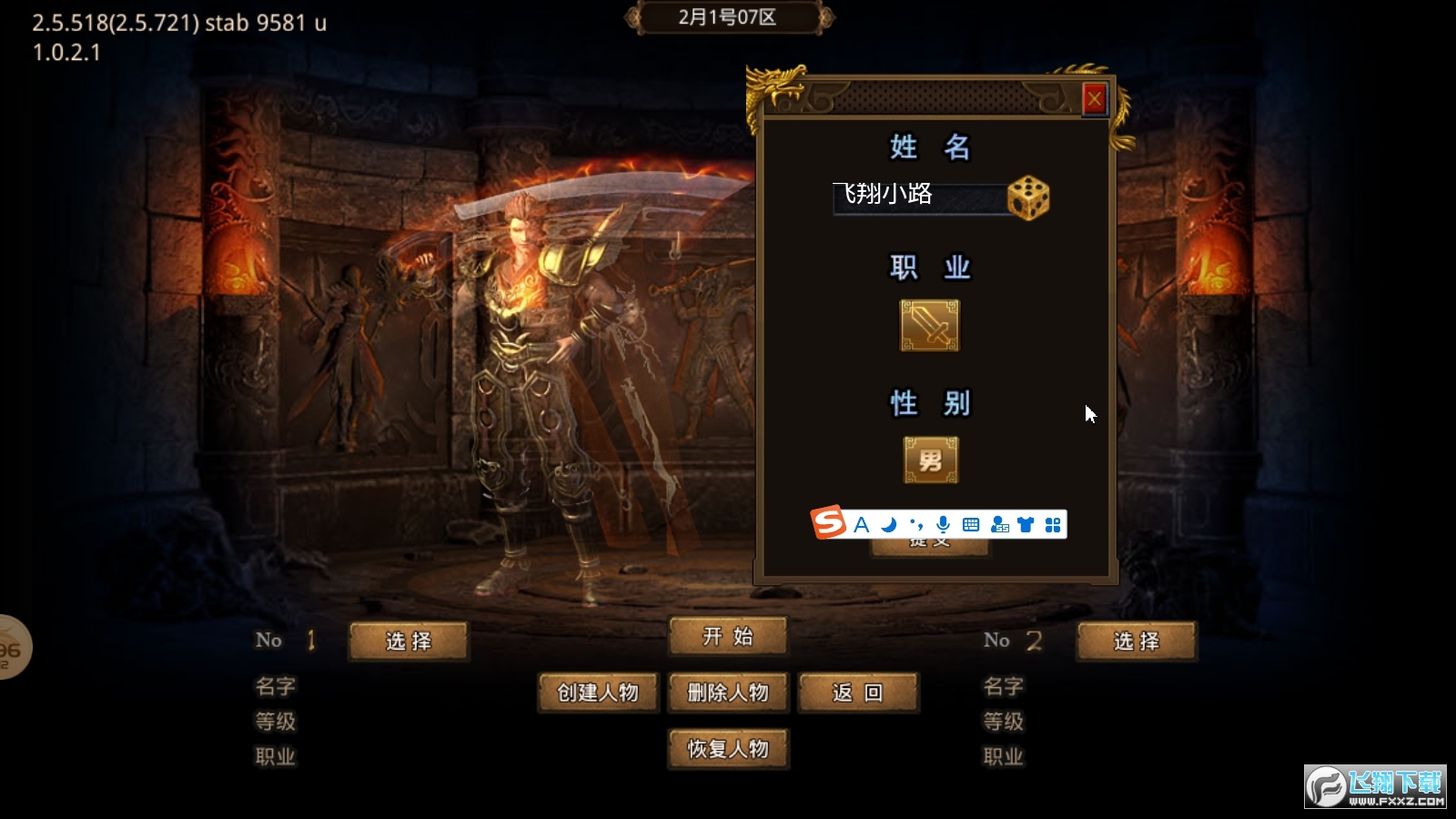The height and width of the screenshot is (819, 1456).
Task: Toggle the male gender button
Action: tap(930, 460)
